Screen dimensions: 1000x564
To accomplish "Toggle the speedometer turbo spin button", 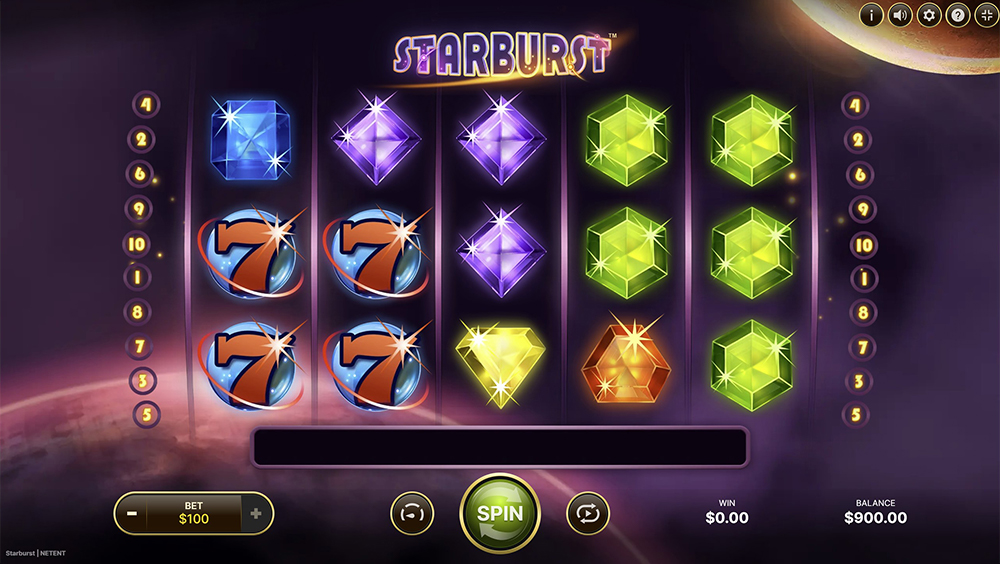I will pos(411,513).
